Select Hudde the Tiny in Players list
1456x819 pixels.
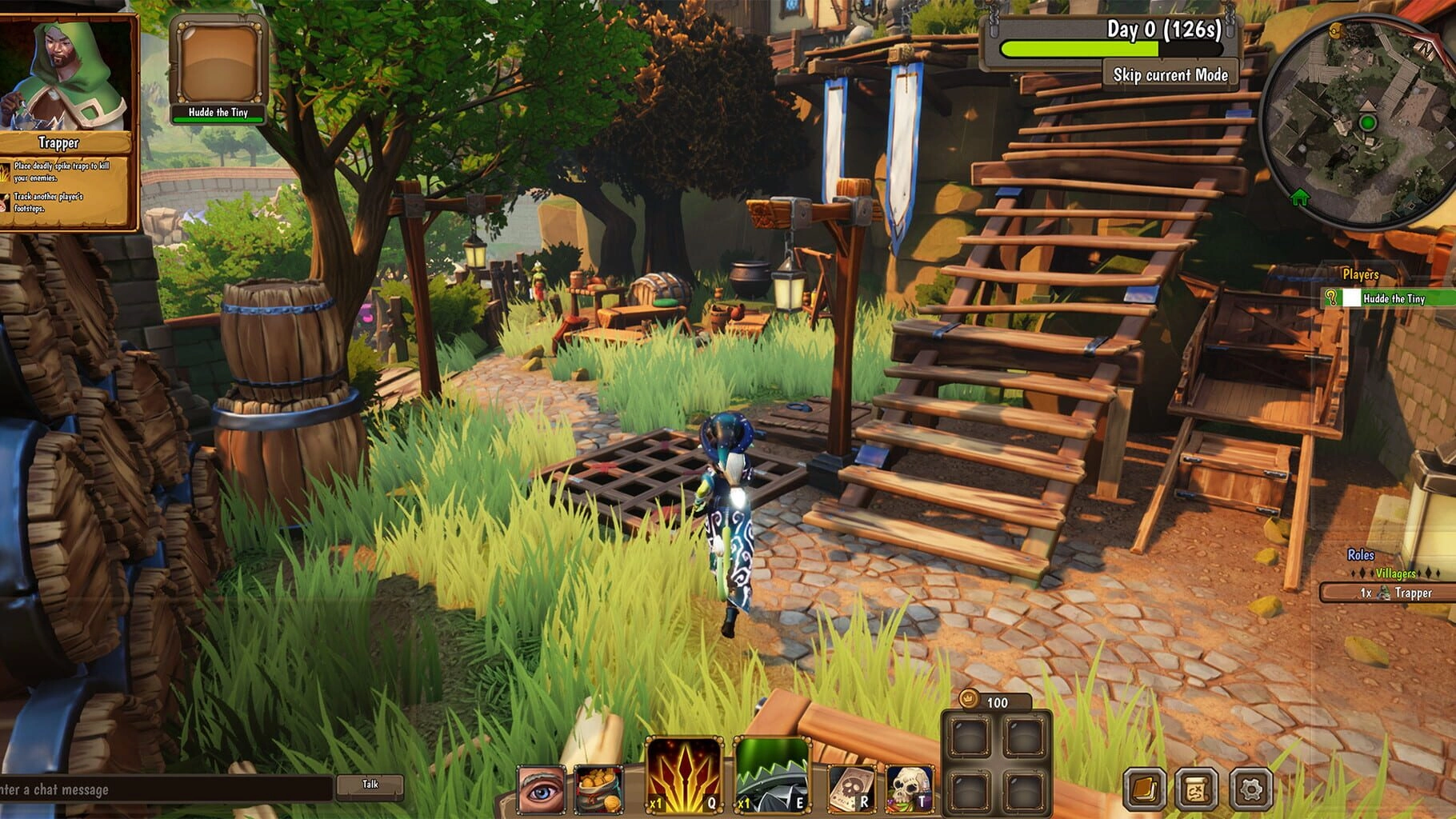[x=1393, y=298]
